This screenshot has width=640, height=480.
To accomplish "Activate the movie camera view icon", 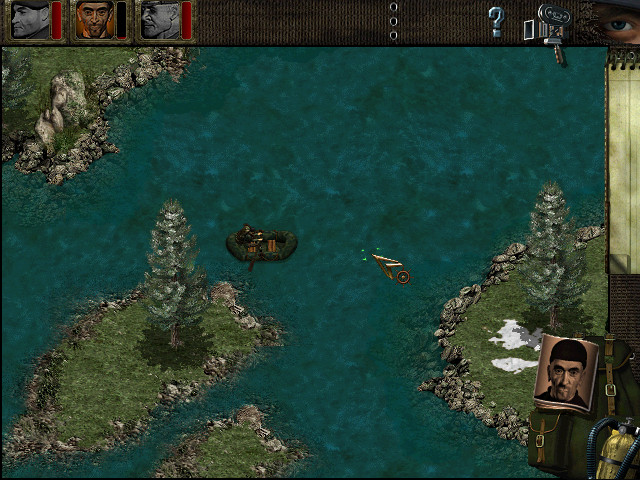I will tap(549, 24).
